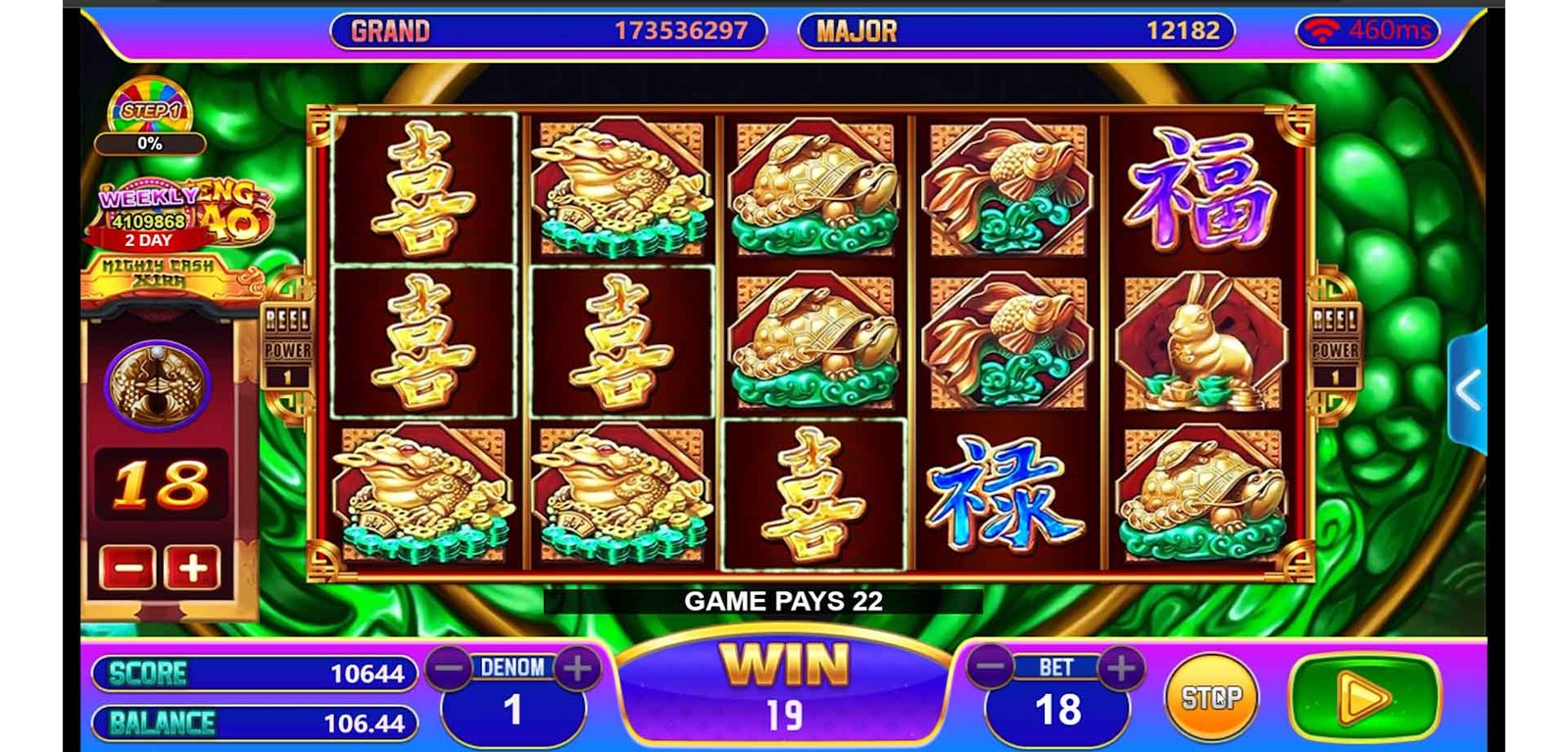1568x752 pixels.
Task: Click the gold coin medallion icon
Action: click(x=157, y=384)
